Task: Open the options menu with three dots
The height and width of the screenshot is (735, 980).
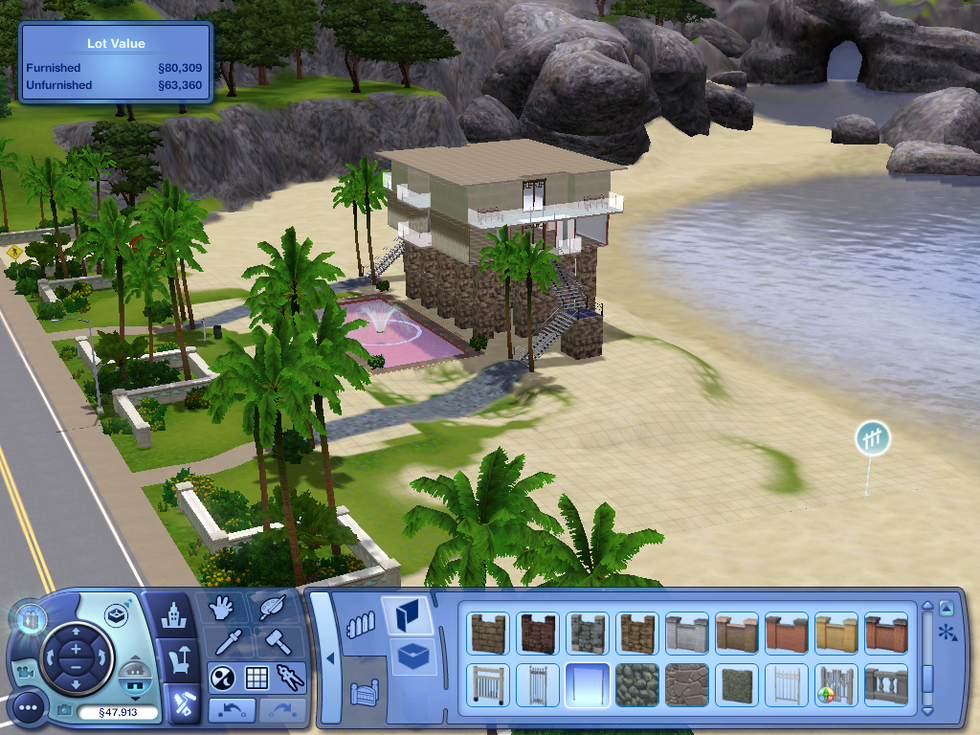Action: click(30, 708)
